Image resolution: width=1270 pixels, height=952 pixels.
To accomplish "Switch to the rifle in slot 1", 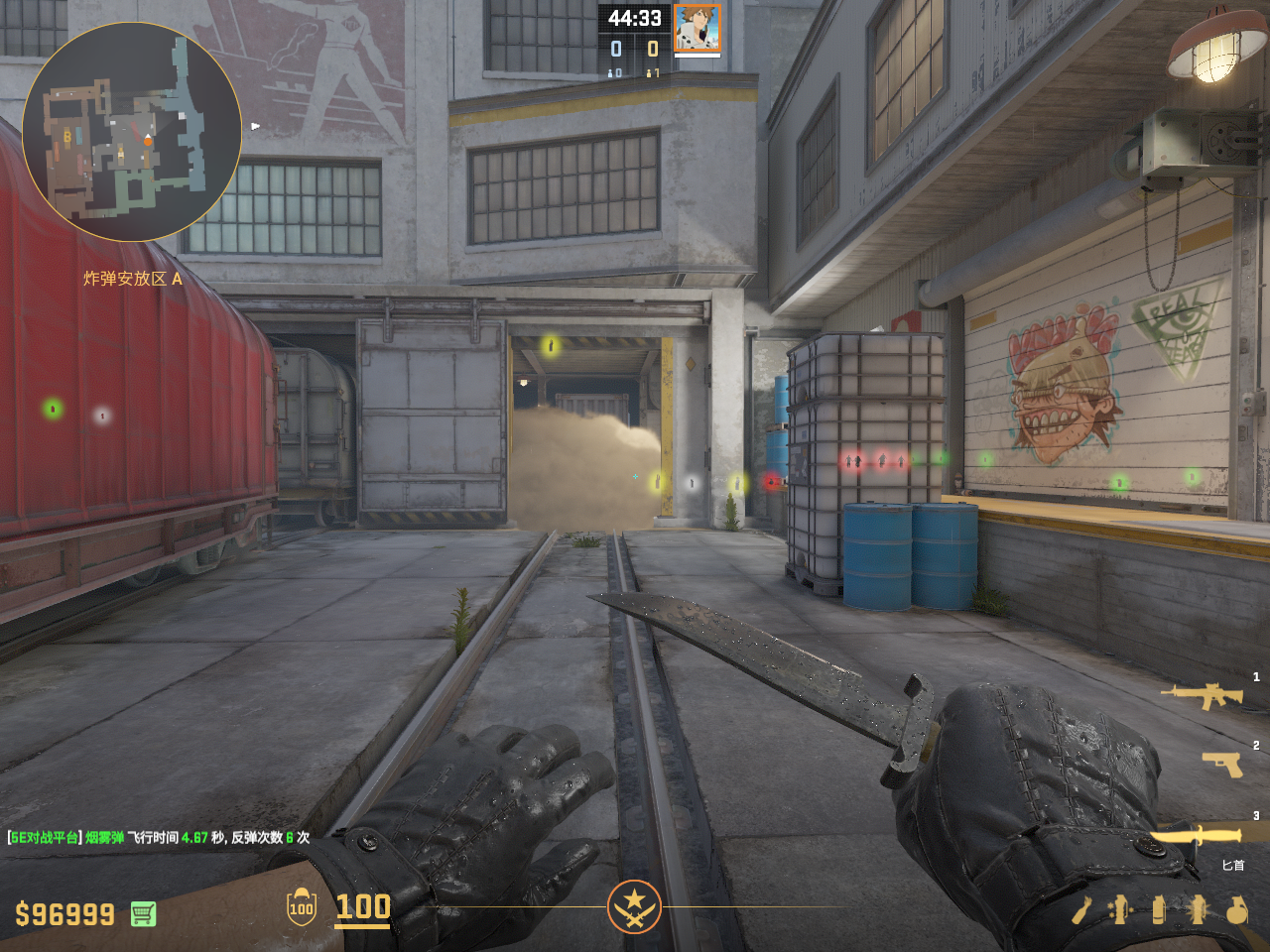I will [1206, 695].
